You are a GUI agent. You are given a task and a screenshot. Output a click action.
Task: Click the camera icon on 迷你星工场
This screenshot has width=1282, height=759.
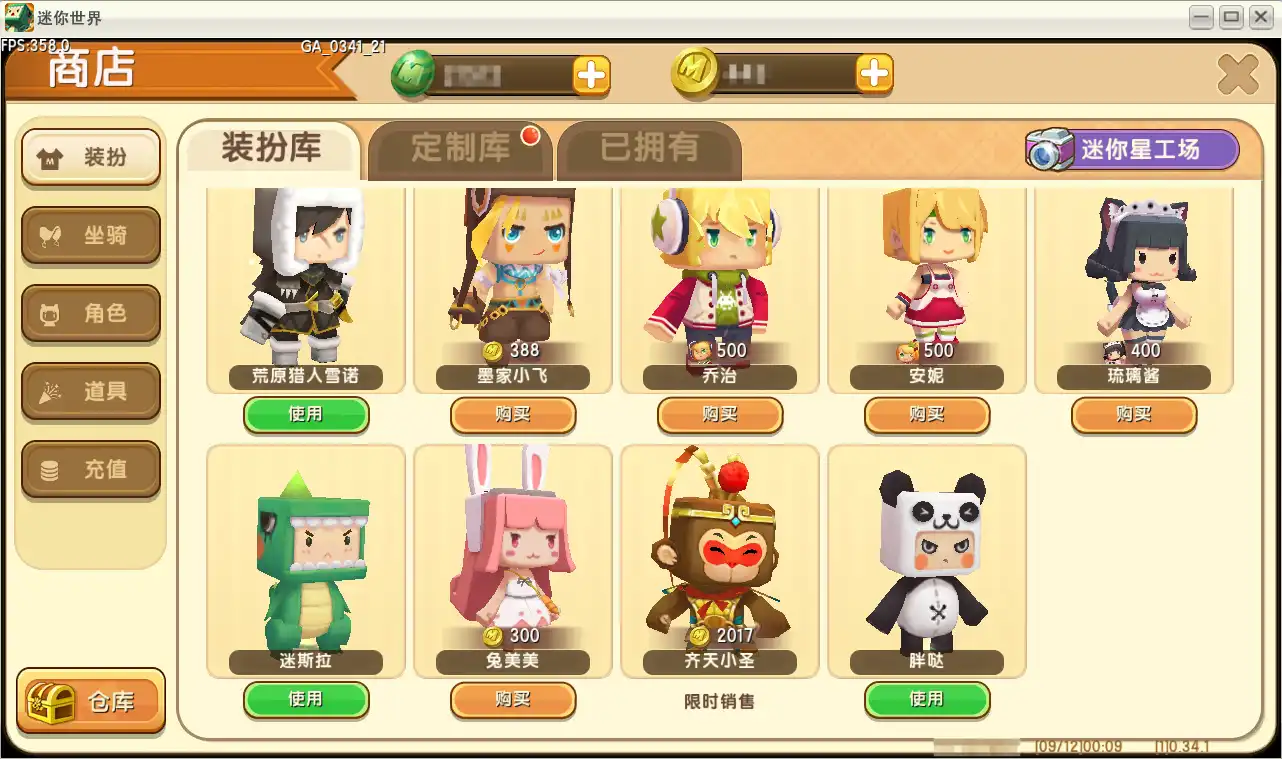pos(1050,150)
